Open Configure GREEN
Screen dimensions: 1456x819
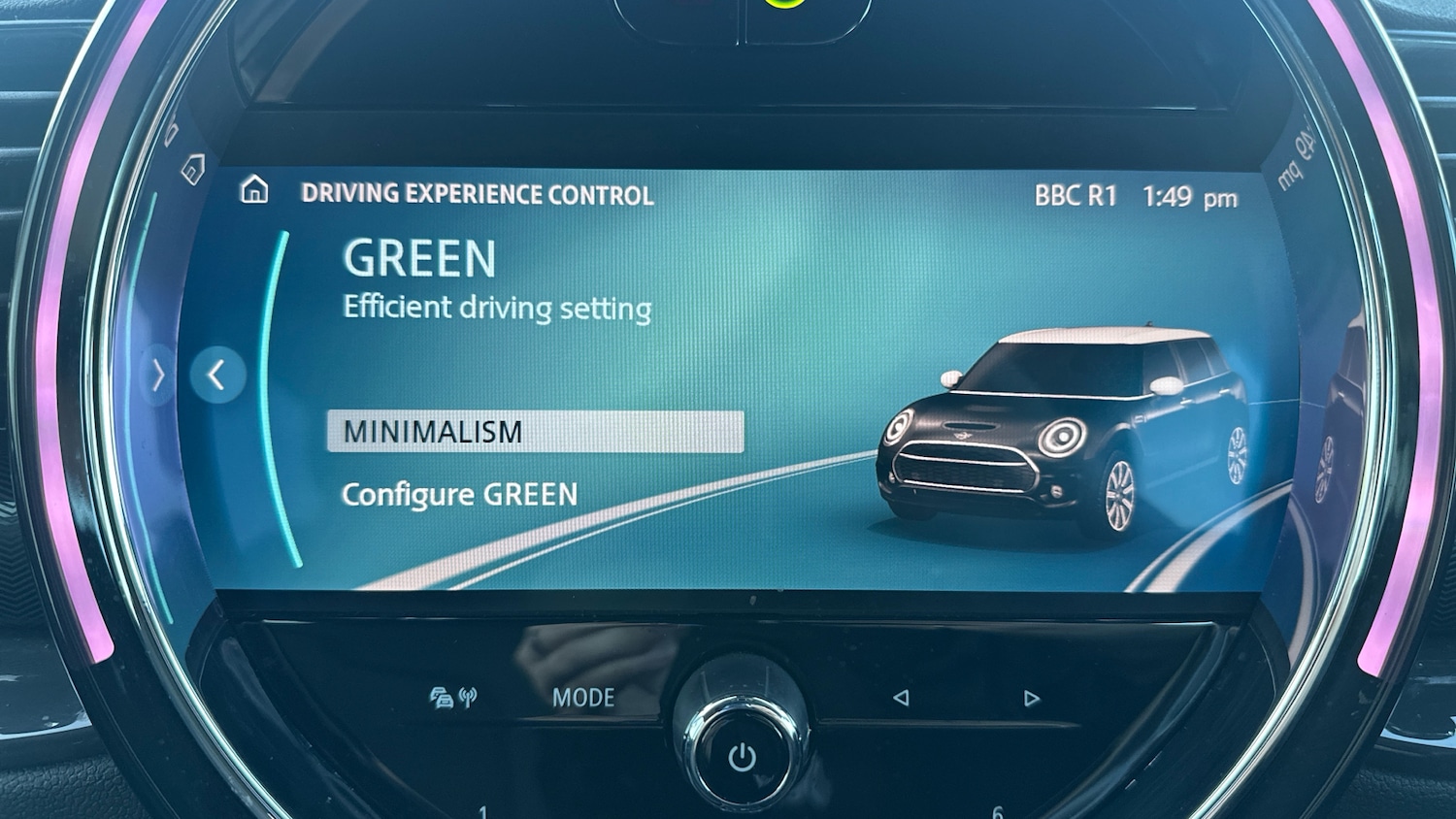click(x=460, y=494)
